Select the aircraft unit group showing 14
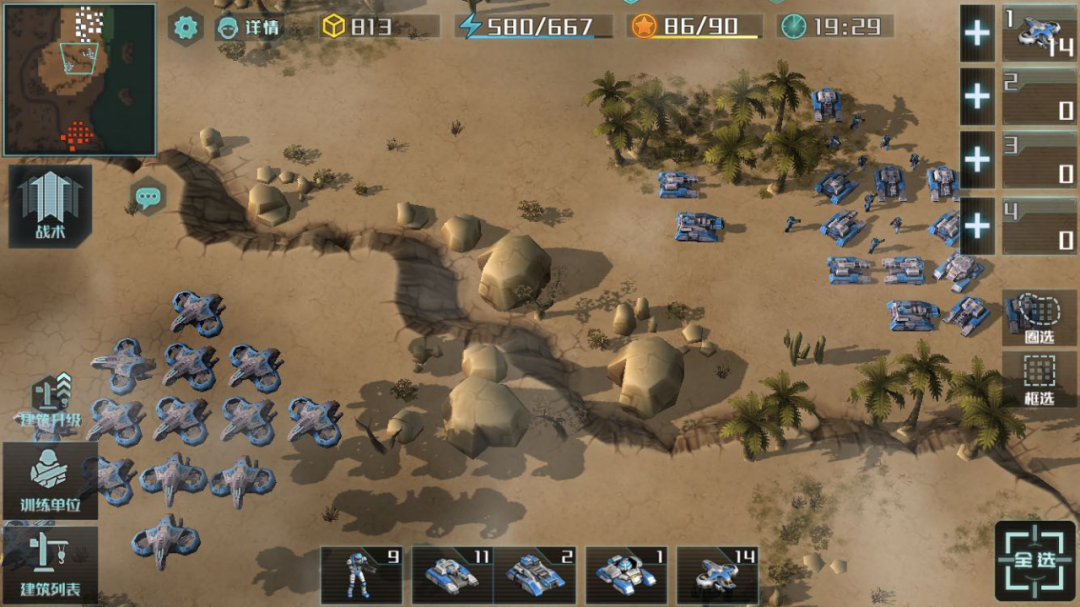This screenshot has width=1080, height=607. point(718,575)
